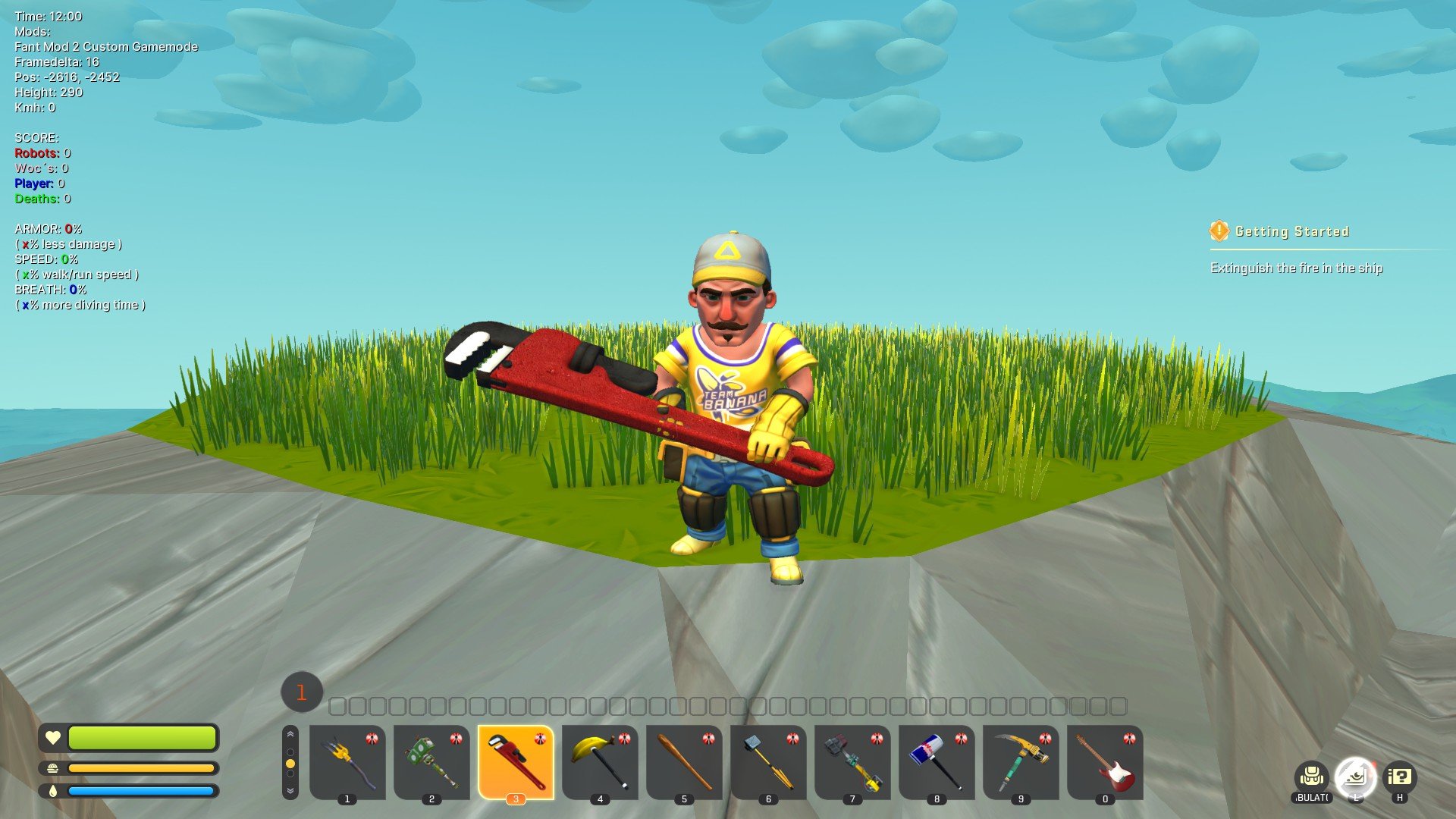Choose the wooden baseball bat slot

point(684,762)
